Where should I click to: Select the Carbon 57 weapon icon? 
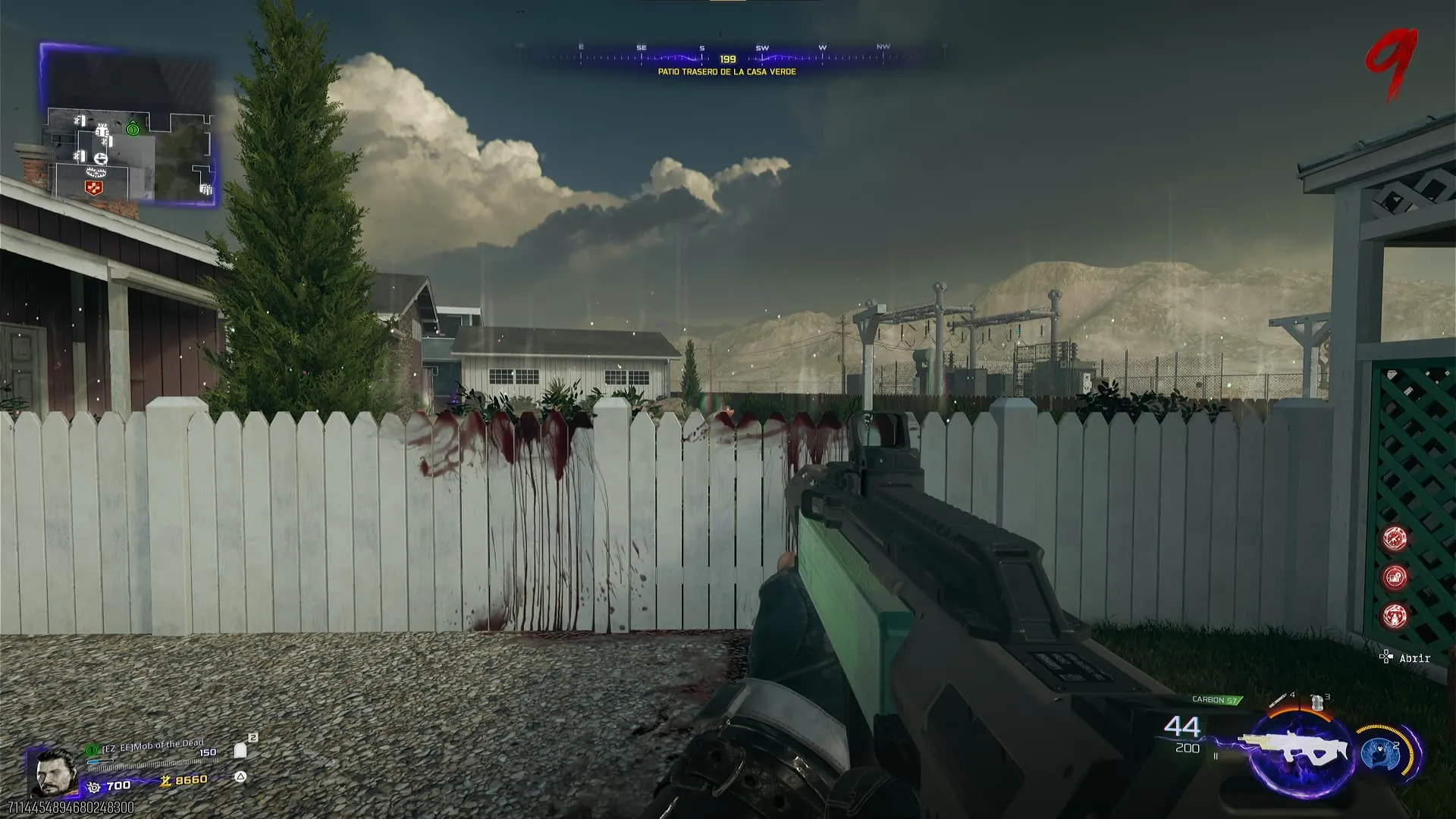tap(1298, 748)
